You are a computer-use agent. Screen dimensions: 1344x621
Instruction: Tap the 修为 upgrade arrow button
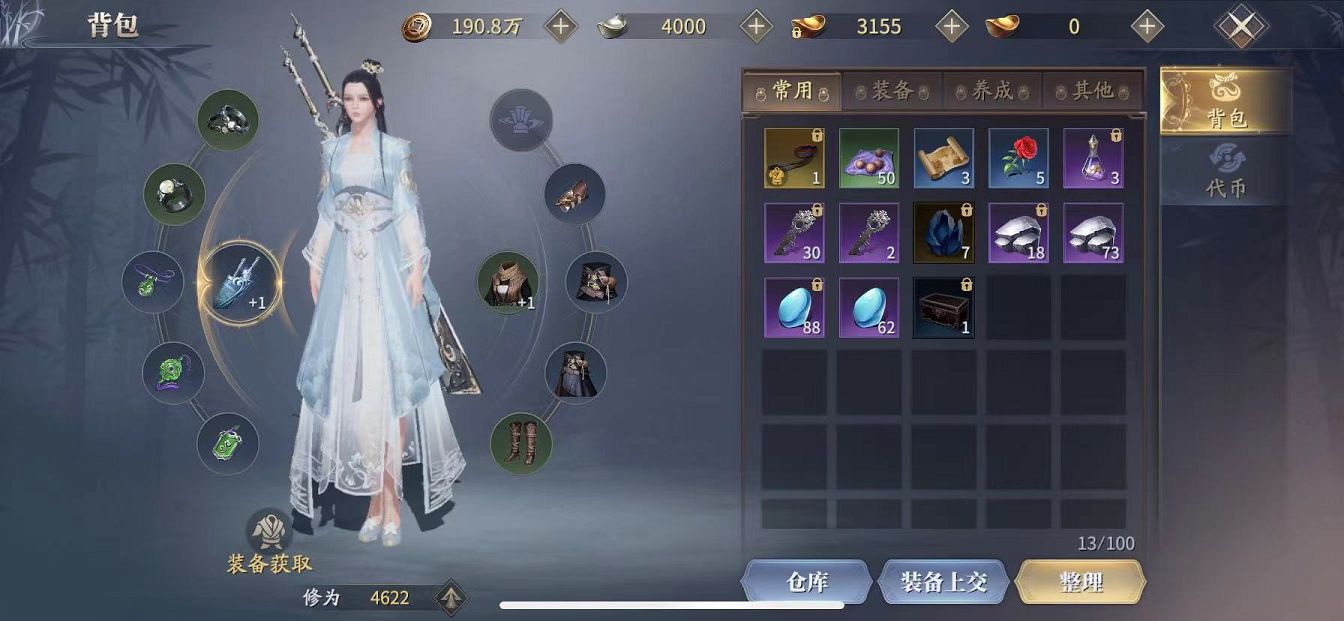click(x=451, y=598)
